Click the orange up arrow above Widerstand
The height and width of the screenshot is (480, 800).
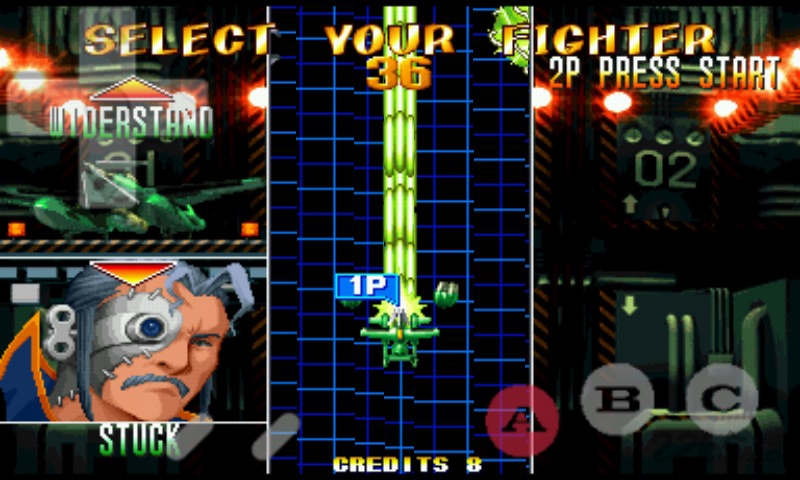[132, 89]
